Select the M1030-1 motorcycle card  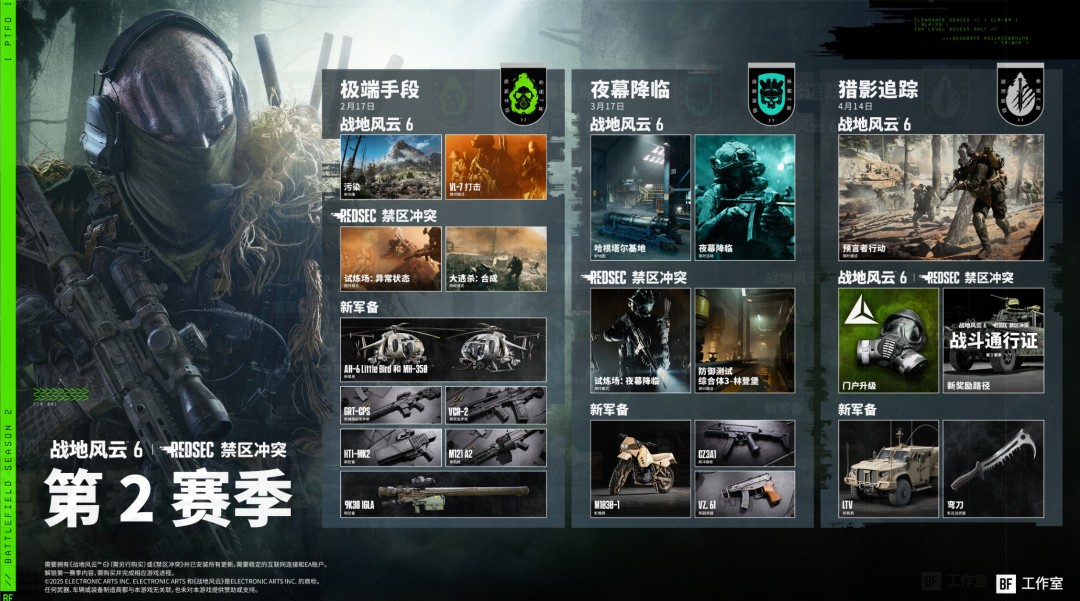(x=640, y=468)
